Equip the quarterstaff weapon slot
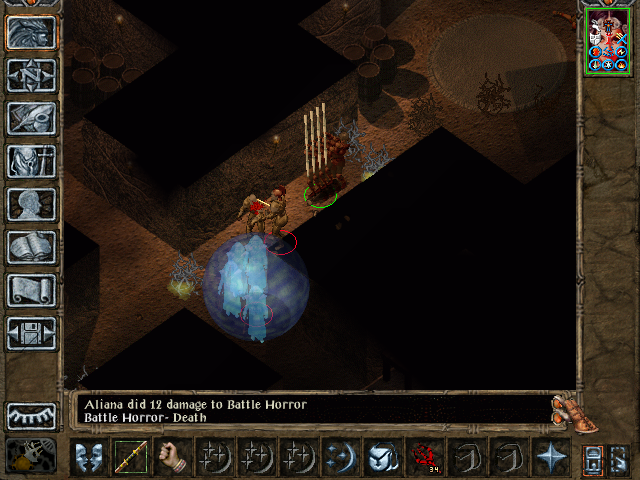The width and height of the screenshot is (640, 480). 131,456
